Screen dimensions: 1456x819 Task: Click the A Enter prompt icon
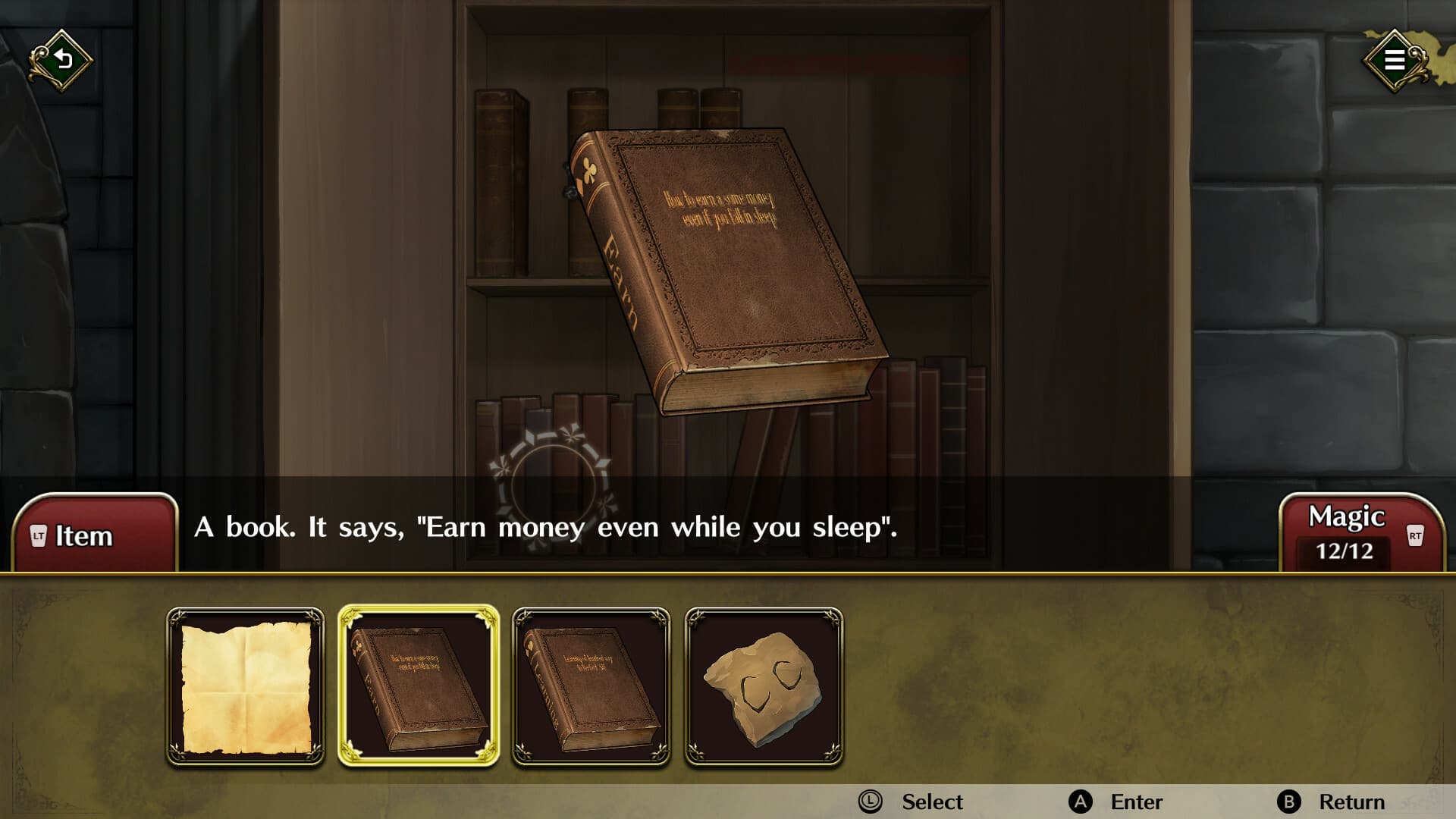click(1083, 802)
